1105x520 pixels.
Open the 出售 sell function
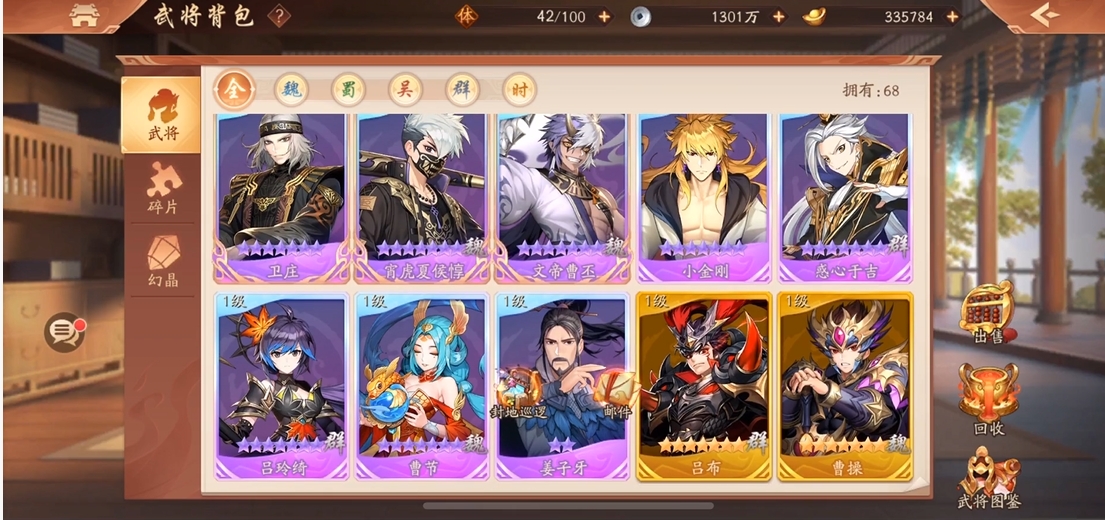click(x=987, y=317)
